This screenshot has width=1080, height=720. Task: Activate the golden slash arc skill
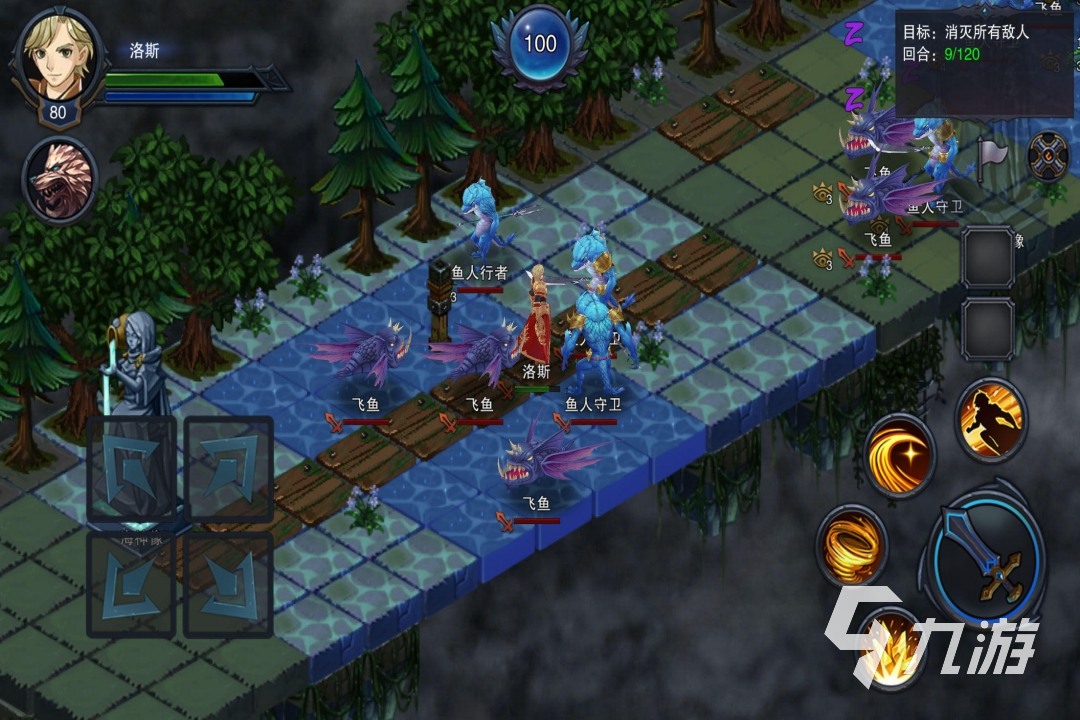pyautogui.click(x=900, y=455)
